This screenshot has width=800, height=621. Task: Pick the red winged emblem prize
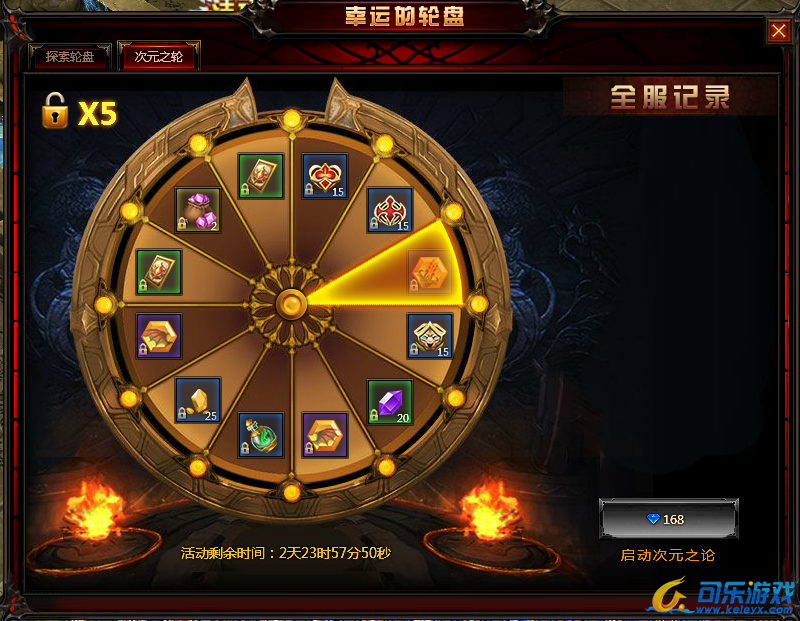[x=389, y=210]
